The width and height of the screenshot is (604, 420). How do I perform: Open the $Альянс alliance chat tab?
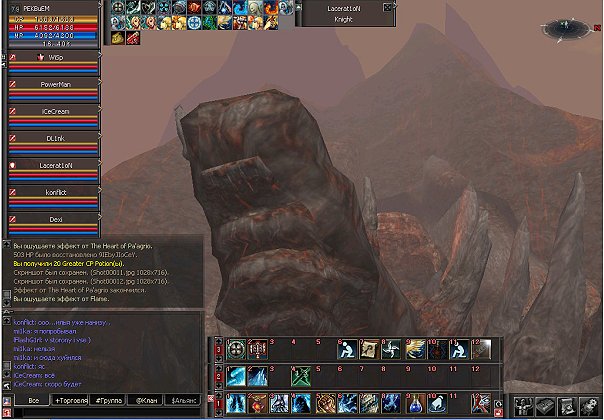pos(183,400)
